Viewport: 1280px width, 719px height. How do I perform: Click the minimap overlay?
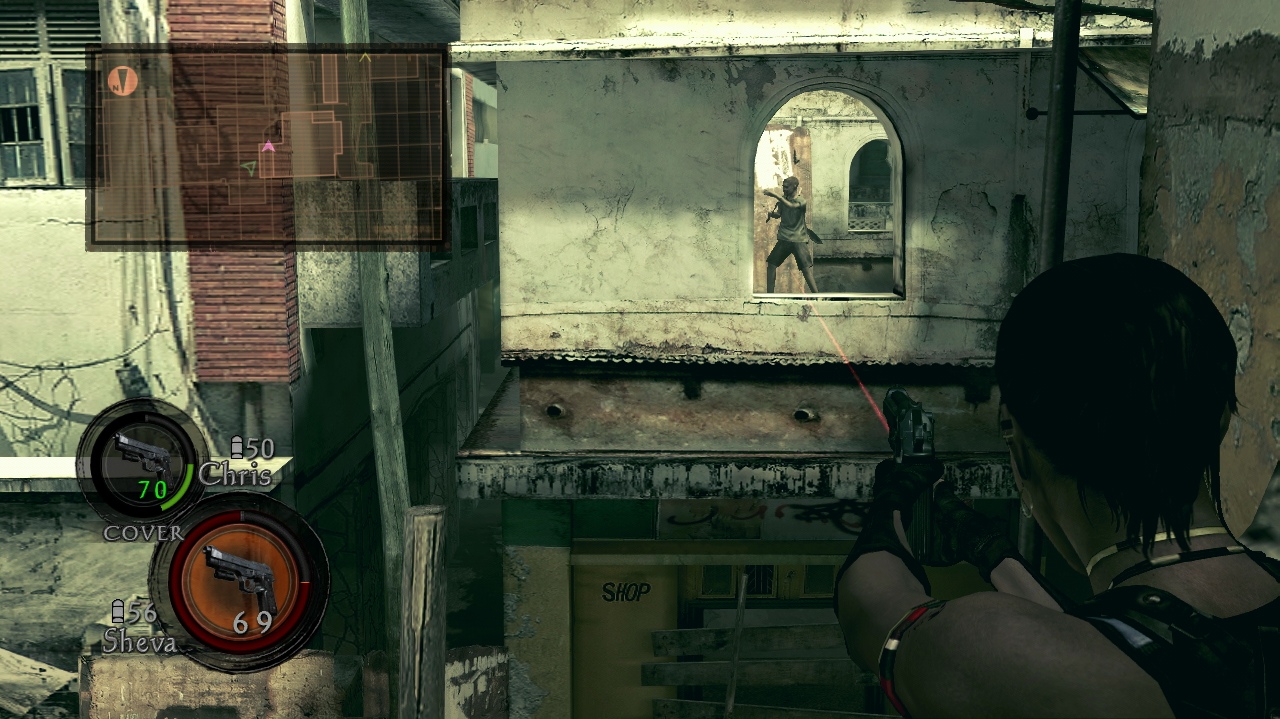(x=267, y=146)
